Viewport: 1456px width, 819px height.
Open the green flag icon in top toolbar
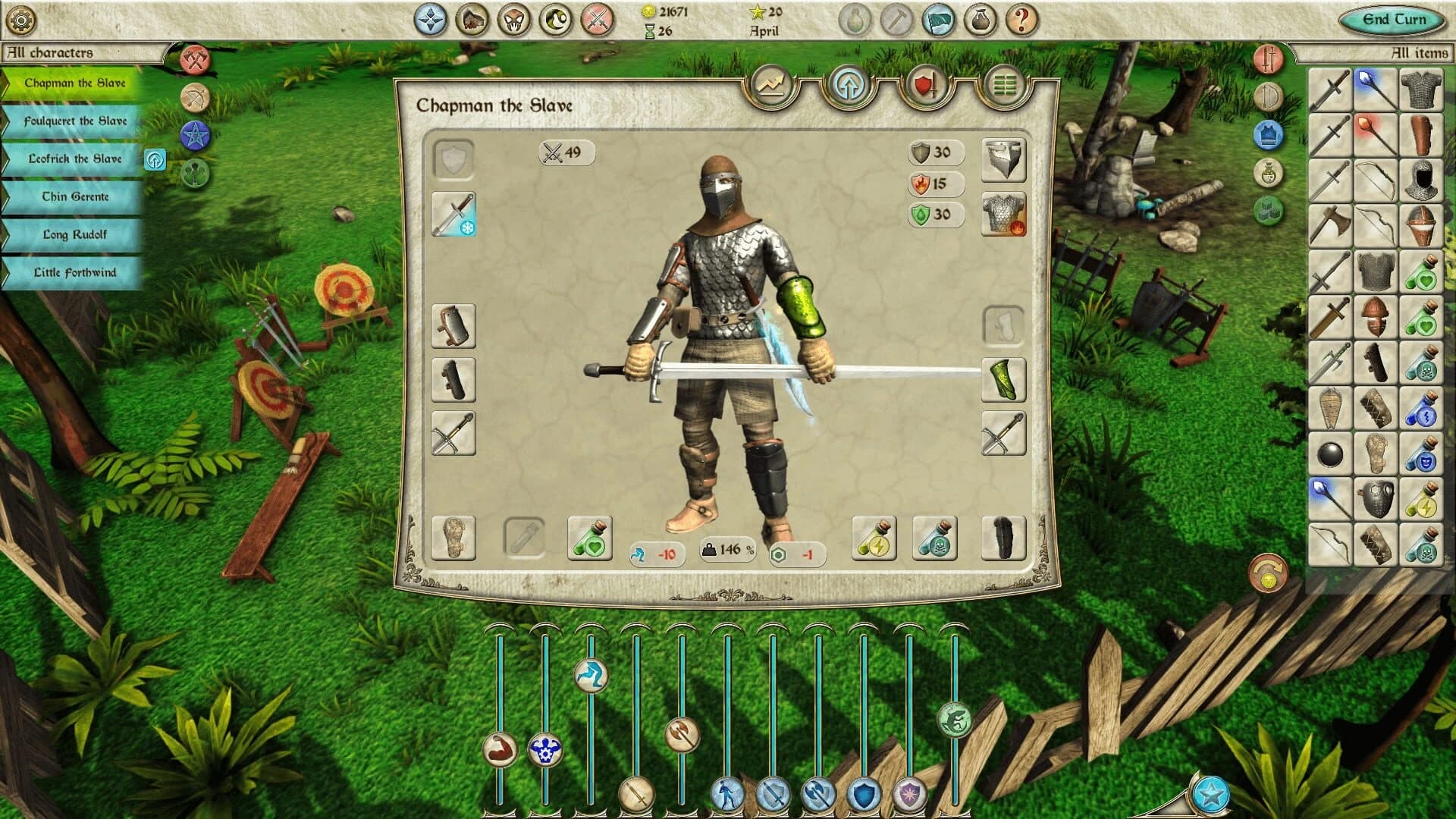pyautogui.click(x=940, y=20)
